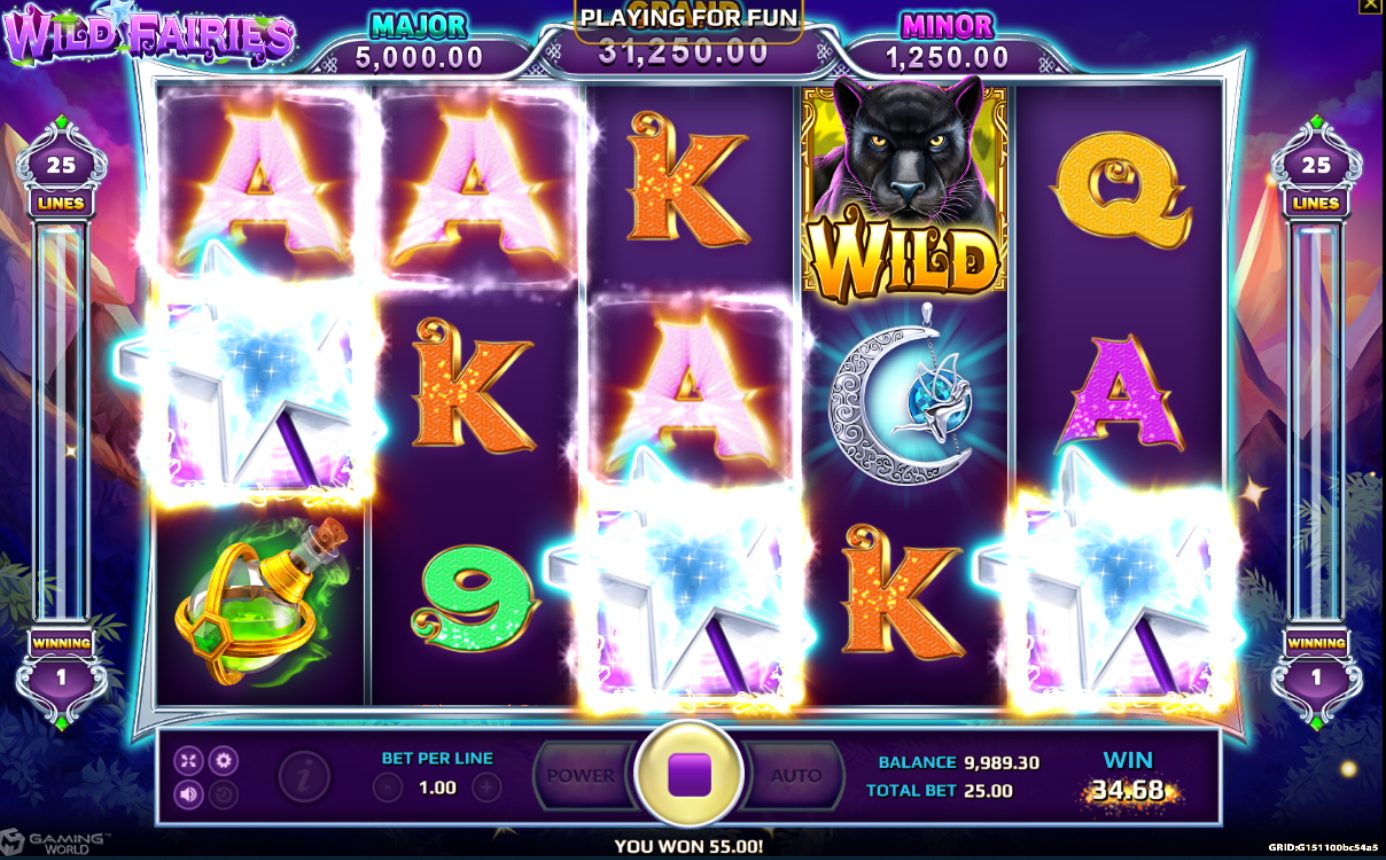Screen dimensions: 1386x860
Task: Open the settings gear icon
Action: [x=222, y=760]
